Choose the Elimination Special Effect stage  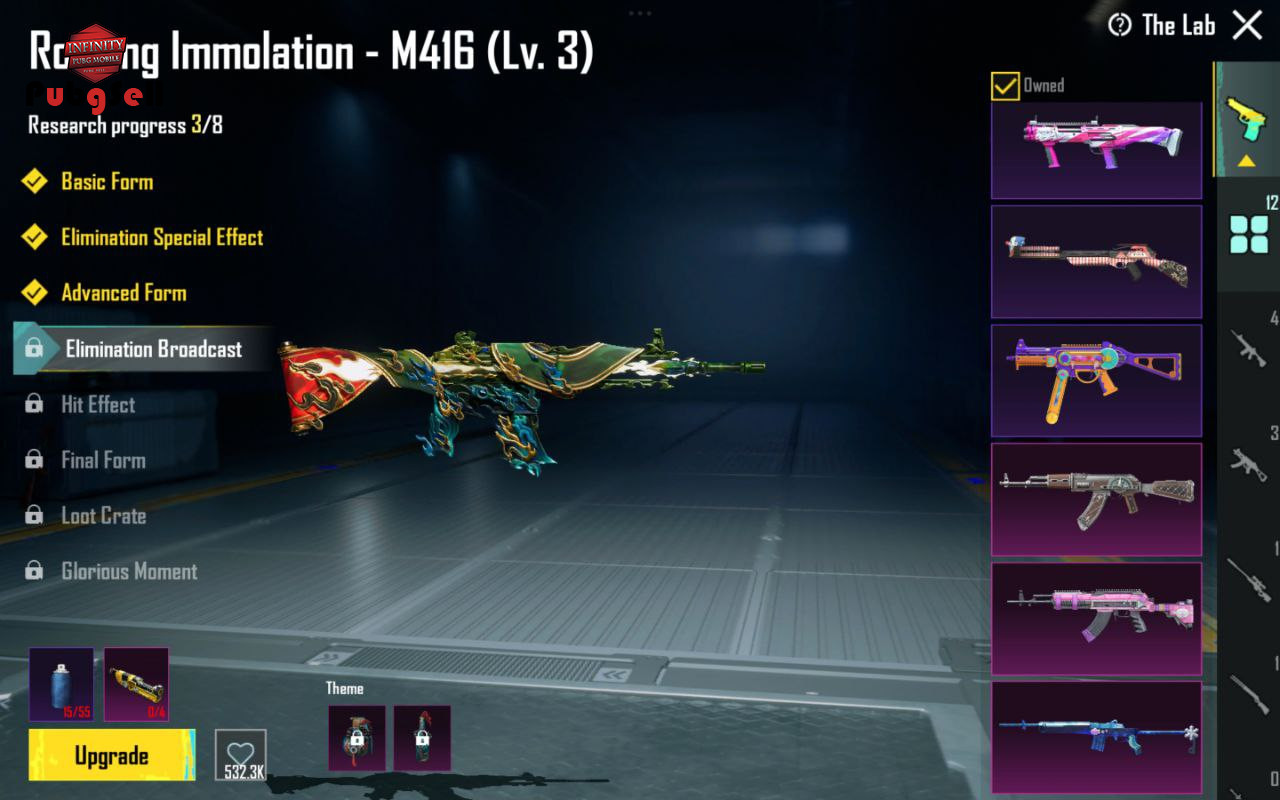pos(162,238)
